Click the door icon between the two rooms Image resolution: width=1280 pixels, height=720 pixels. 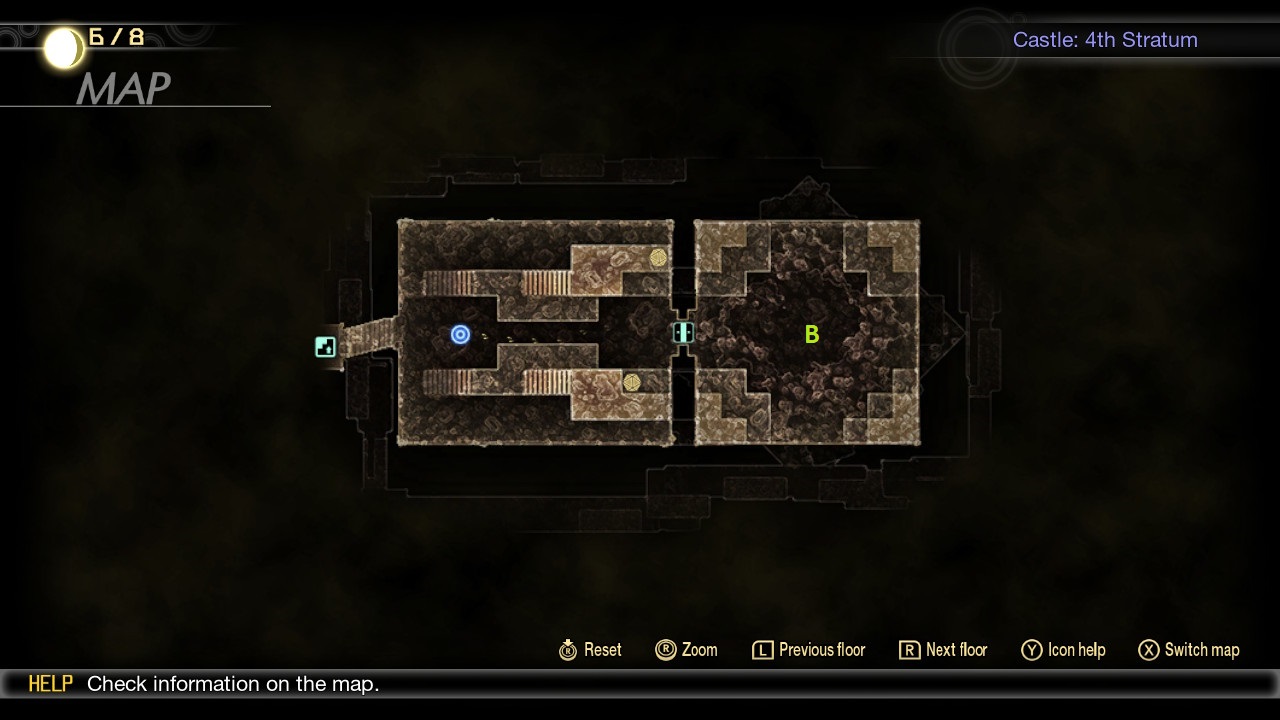(682, 333)
